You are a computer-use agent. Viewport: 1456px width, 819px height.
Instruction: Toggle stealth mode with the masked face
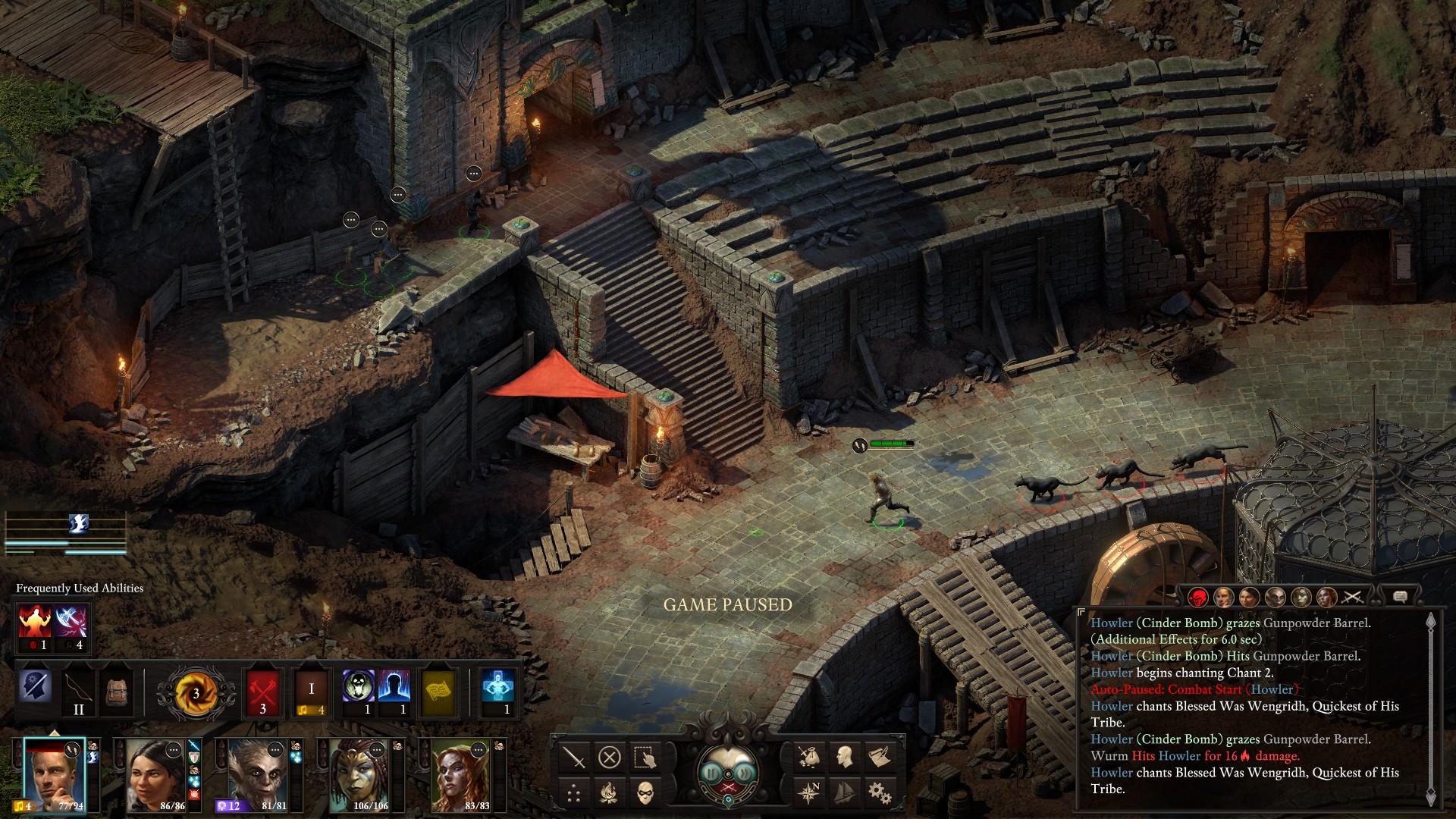[x=645, y=793]
